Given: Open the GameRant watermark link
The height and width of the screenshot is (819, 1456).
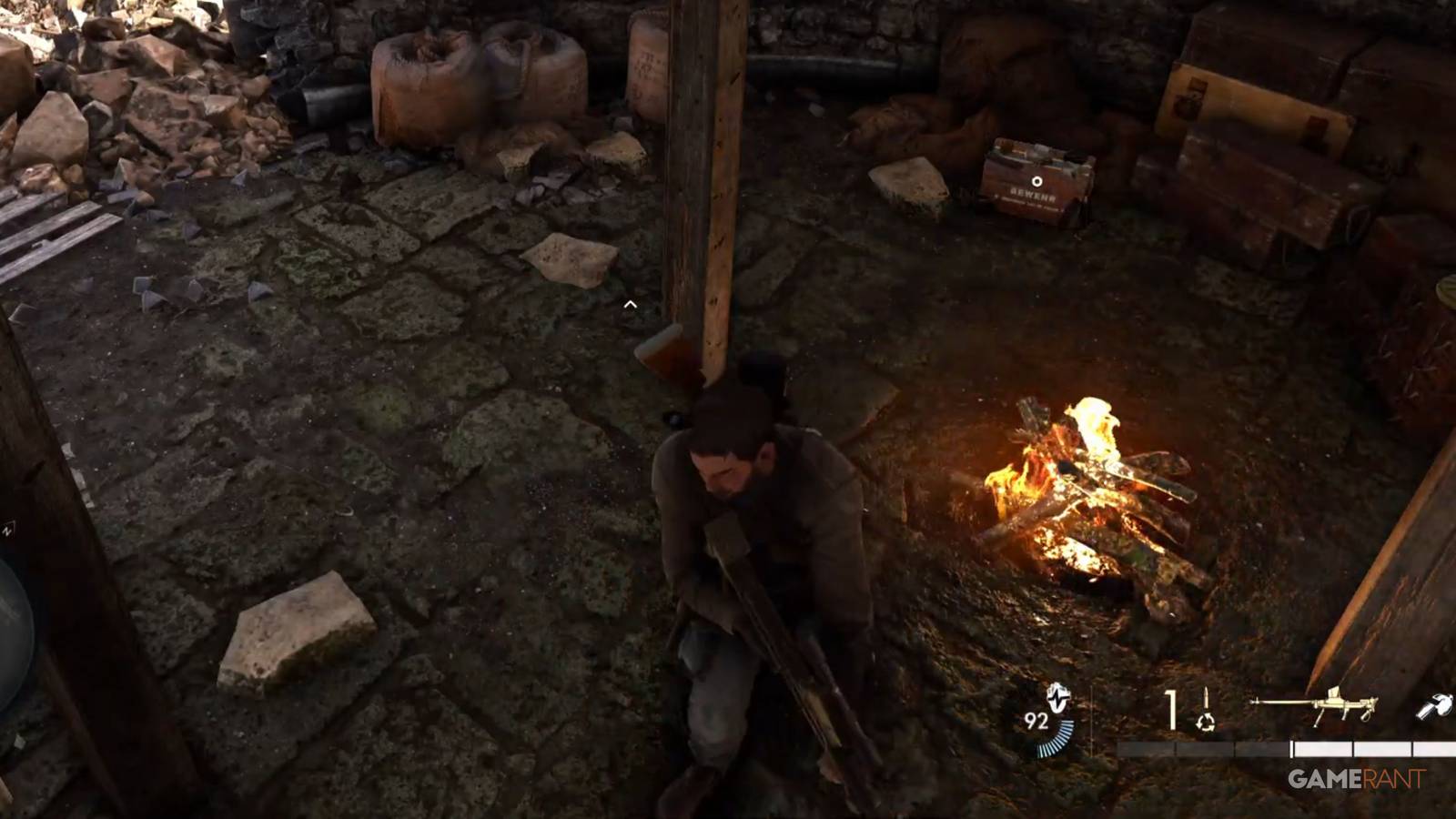Looking at the screenshot, I should coord(1356,776).
